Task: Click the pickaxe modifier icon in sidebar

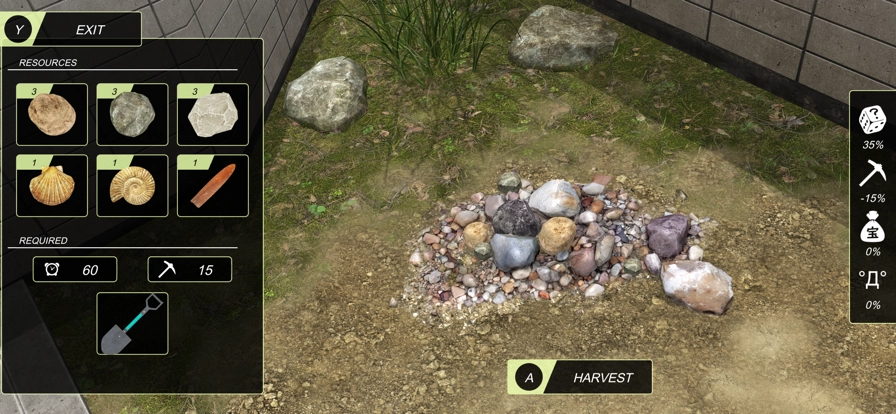Action: pos(872,174)
